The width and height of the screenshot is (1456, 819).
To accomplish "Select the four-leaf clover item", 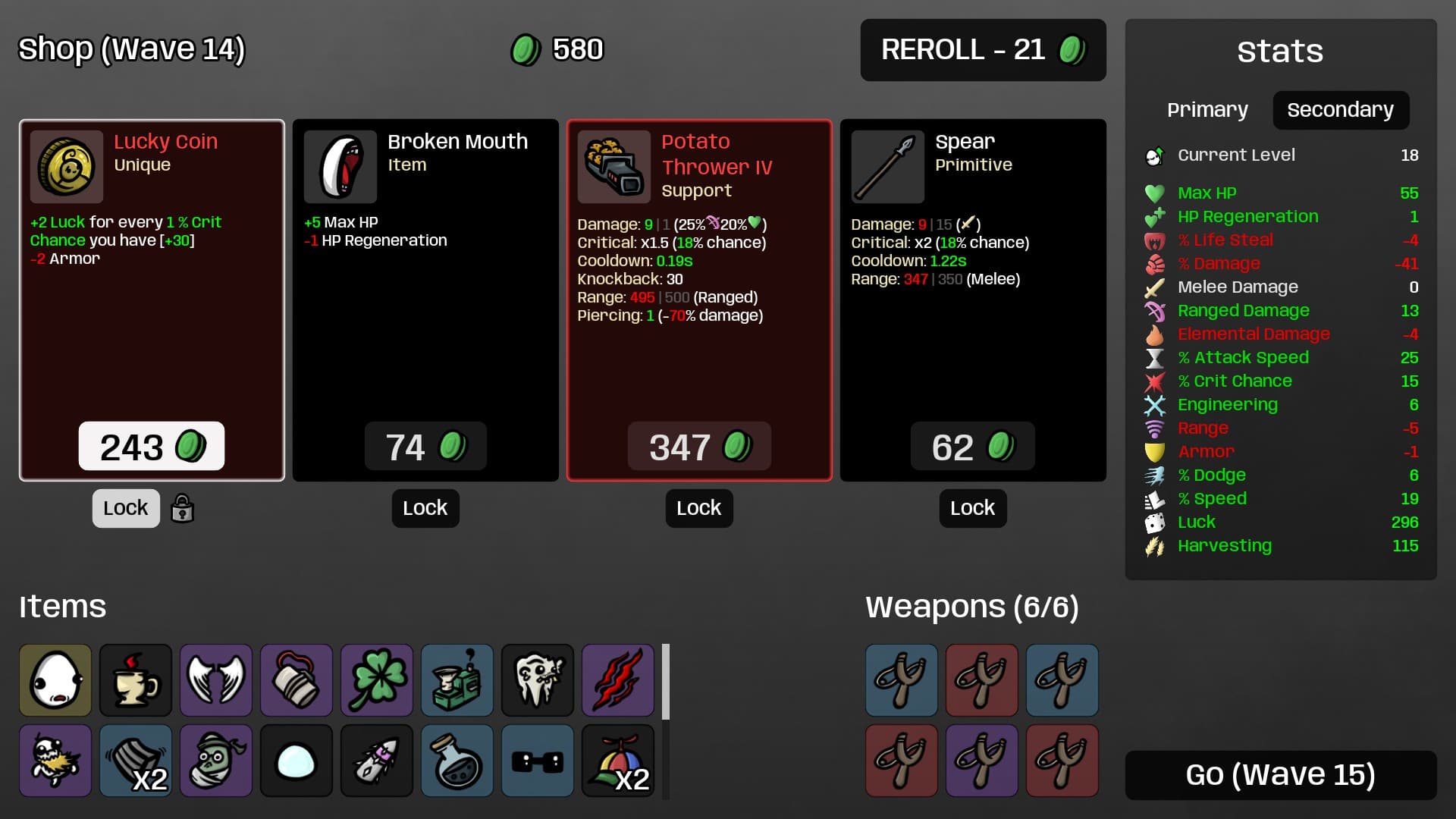I will point(377,680).
